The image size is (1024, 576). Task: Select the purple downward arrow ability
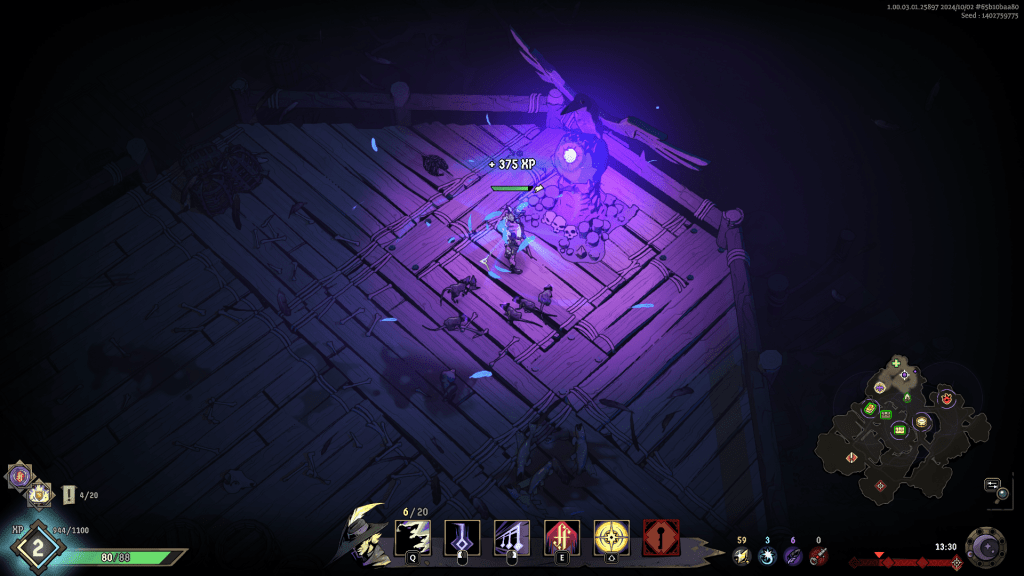pyautogui.click(x=462, y=537)
